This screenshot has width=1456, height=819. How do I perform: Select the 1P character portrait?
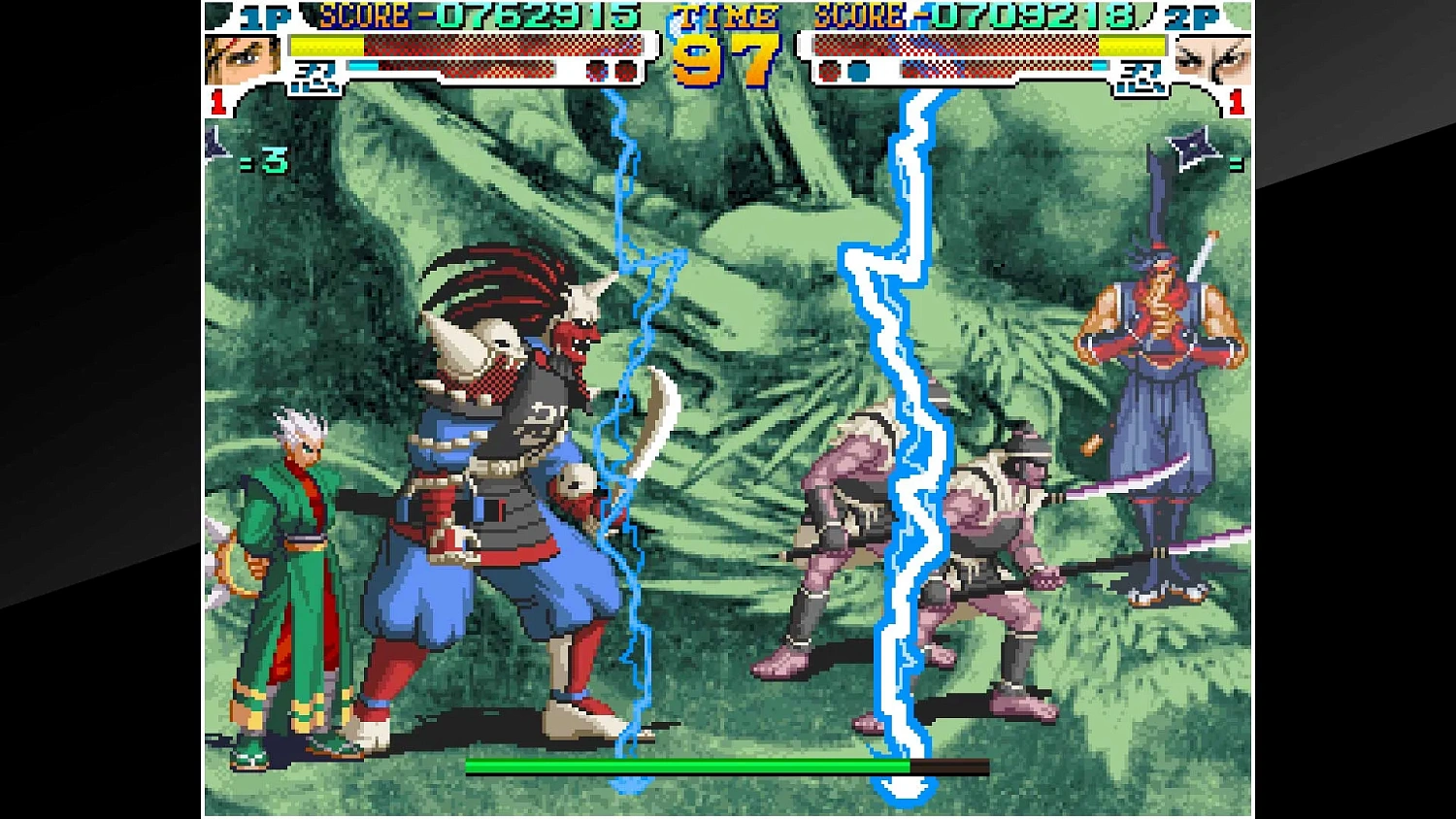tap(243, 58)
